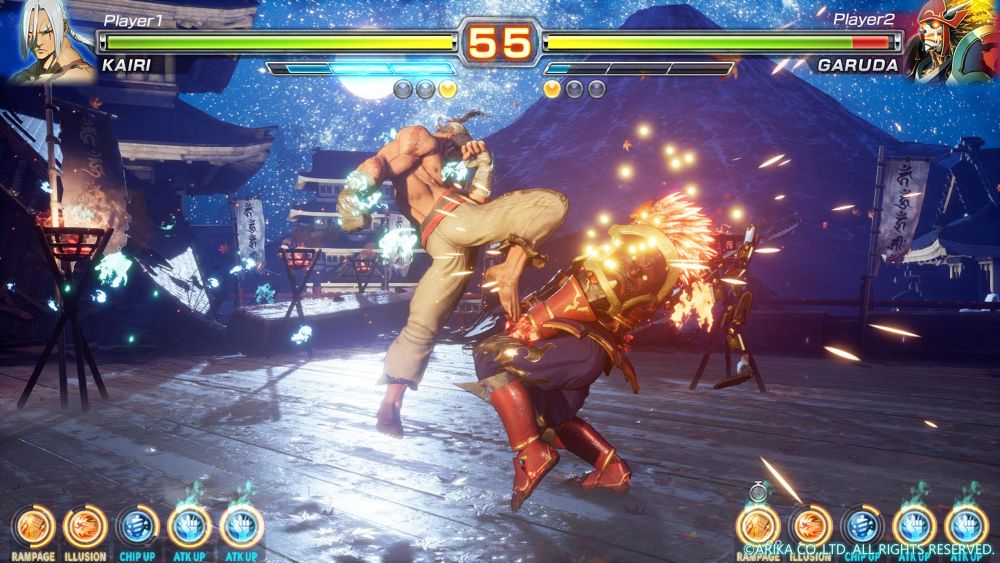Select Player1's Illusion Gougi icon
The height and width of the screenshot is (563, 1000).
(x=85, y=525)
